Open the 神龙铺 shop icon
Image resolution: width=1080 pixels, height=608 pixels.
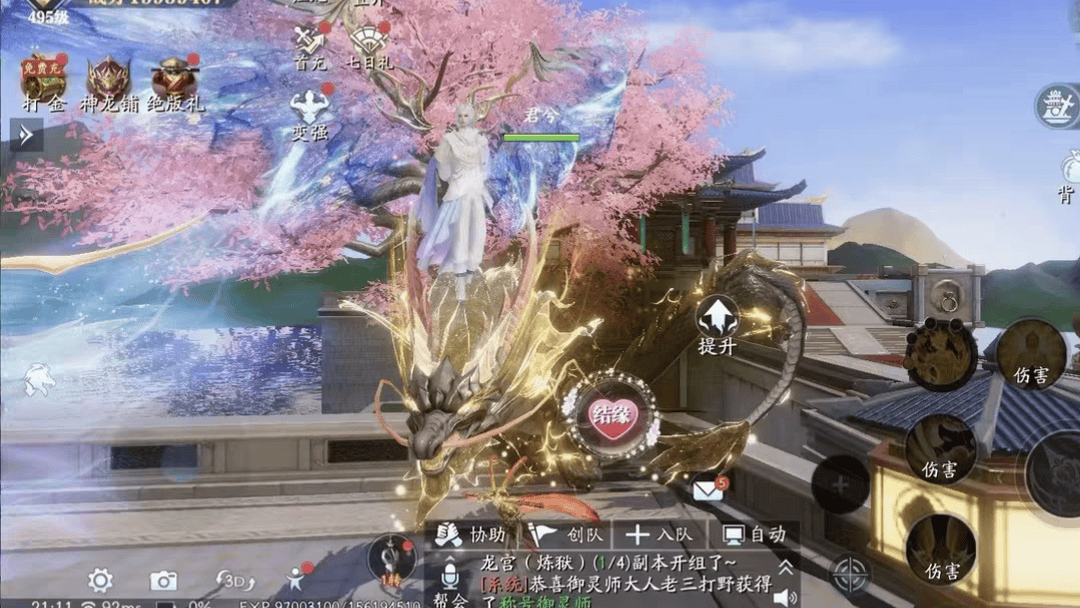pyautogui.click(x=108, y=79)
